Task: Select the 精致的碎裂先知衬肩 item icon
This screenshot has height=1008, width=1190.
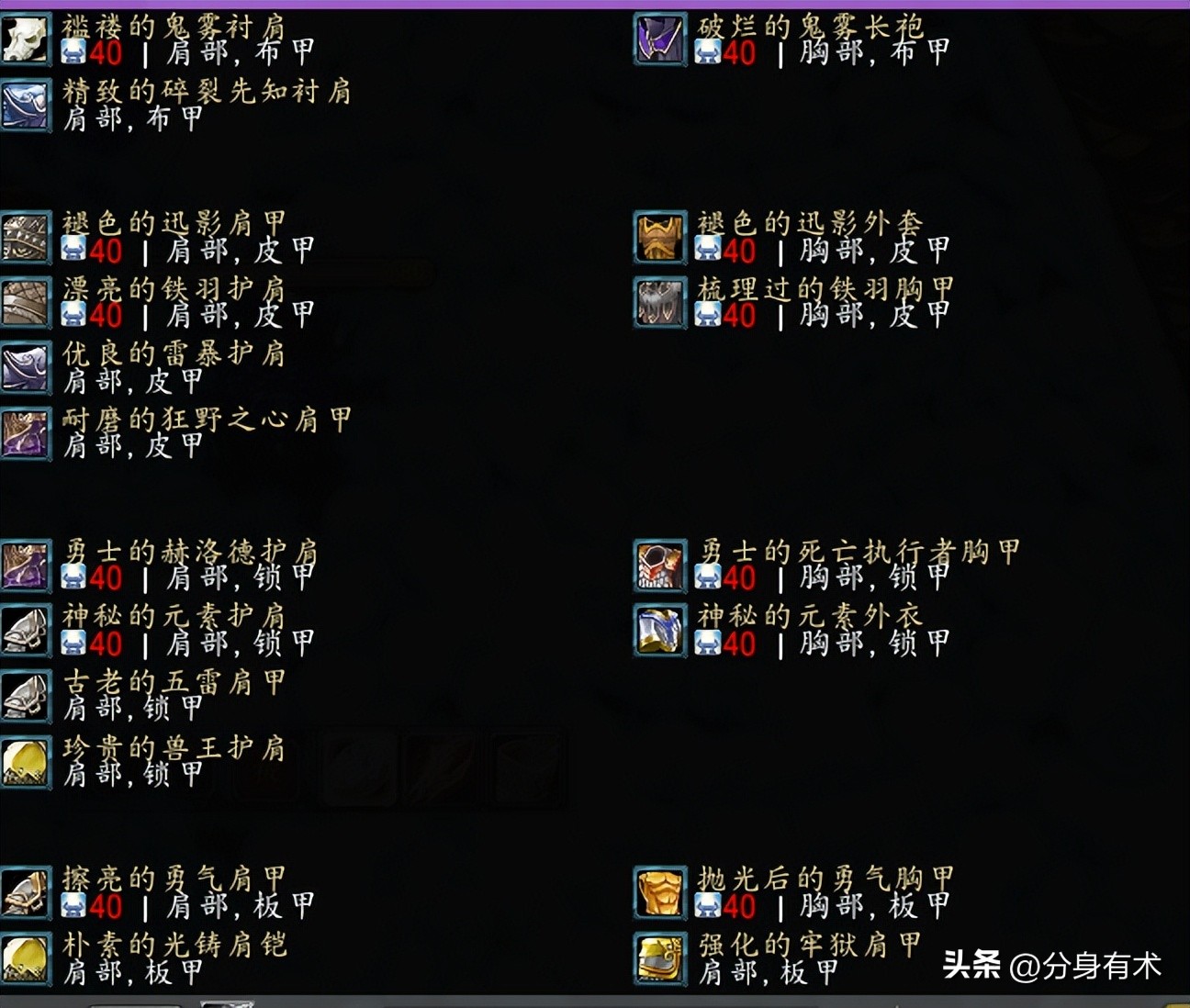Action: pyautogui.click(x=26, y=106)
